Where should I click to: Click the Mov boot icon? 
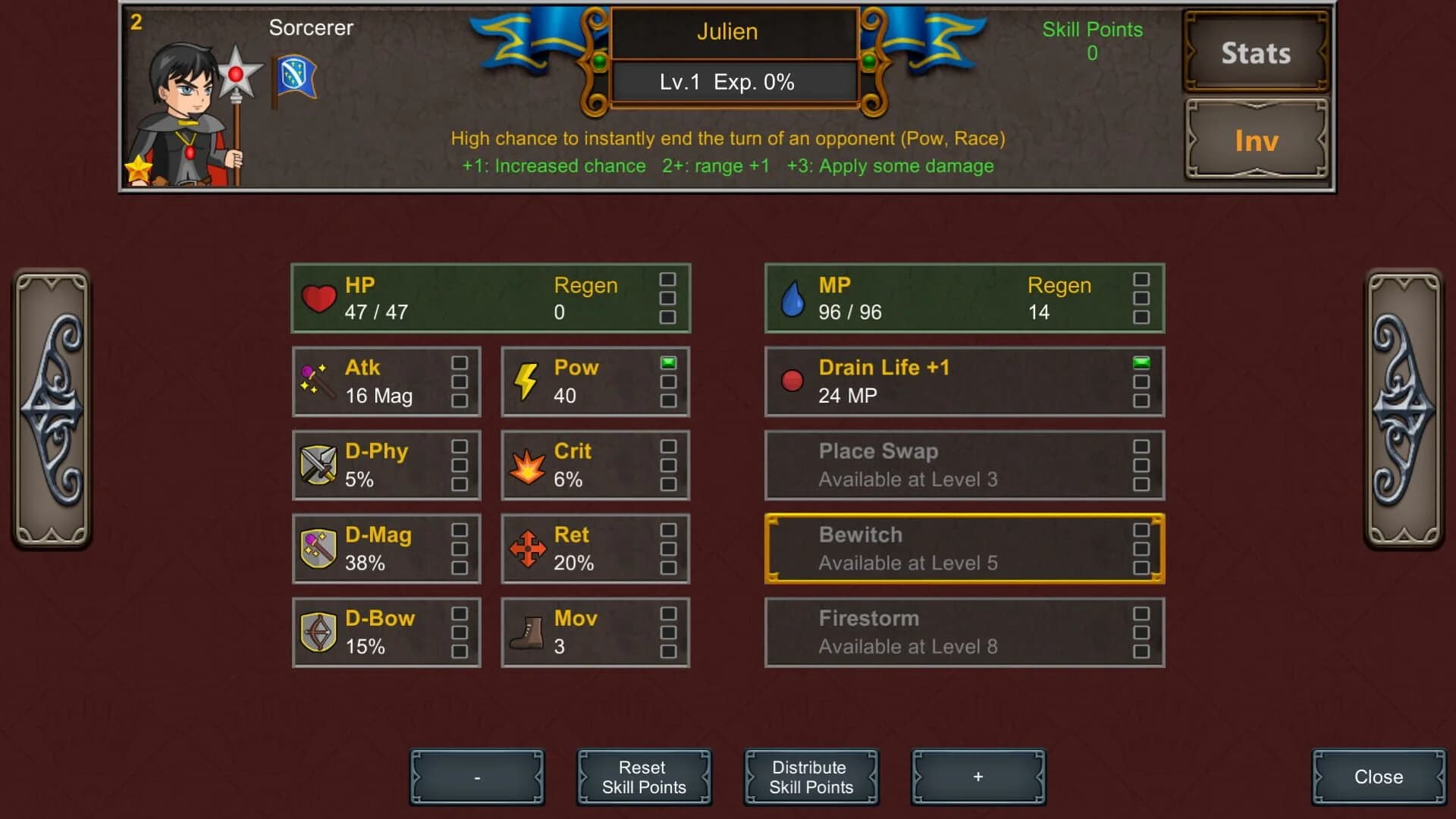tap(526, 632)
